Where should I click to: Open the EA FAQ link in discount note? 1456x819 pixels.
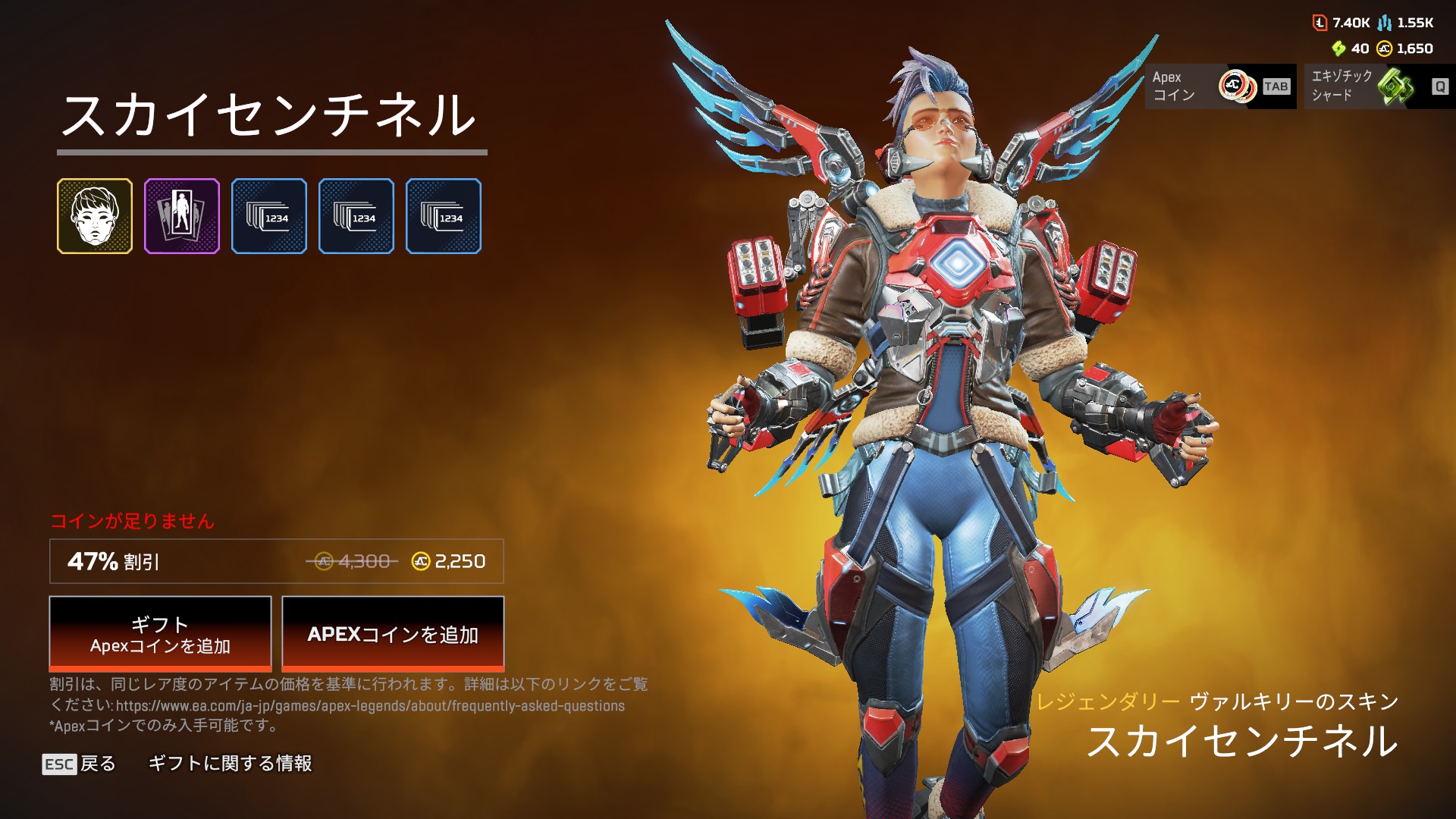pyautogui.click(x=370, y=706)
